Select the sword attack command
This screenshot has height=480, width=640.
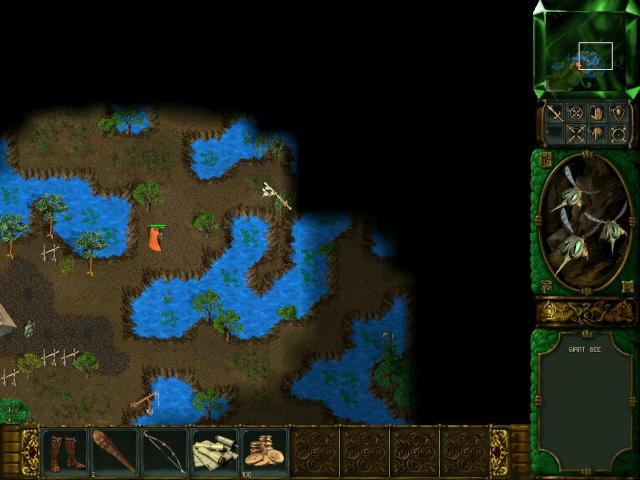click(x=554, y=113)
